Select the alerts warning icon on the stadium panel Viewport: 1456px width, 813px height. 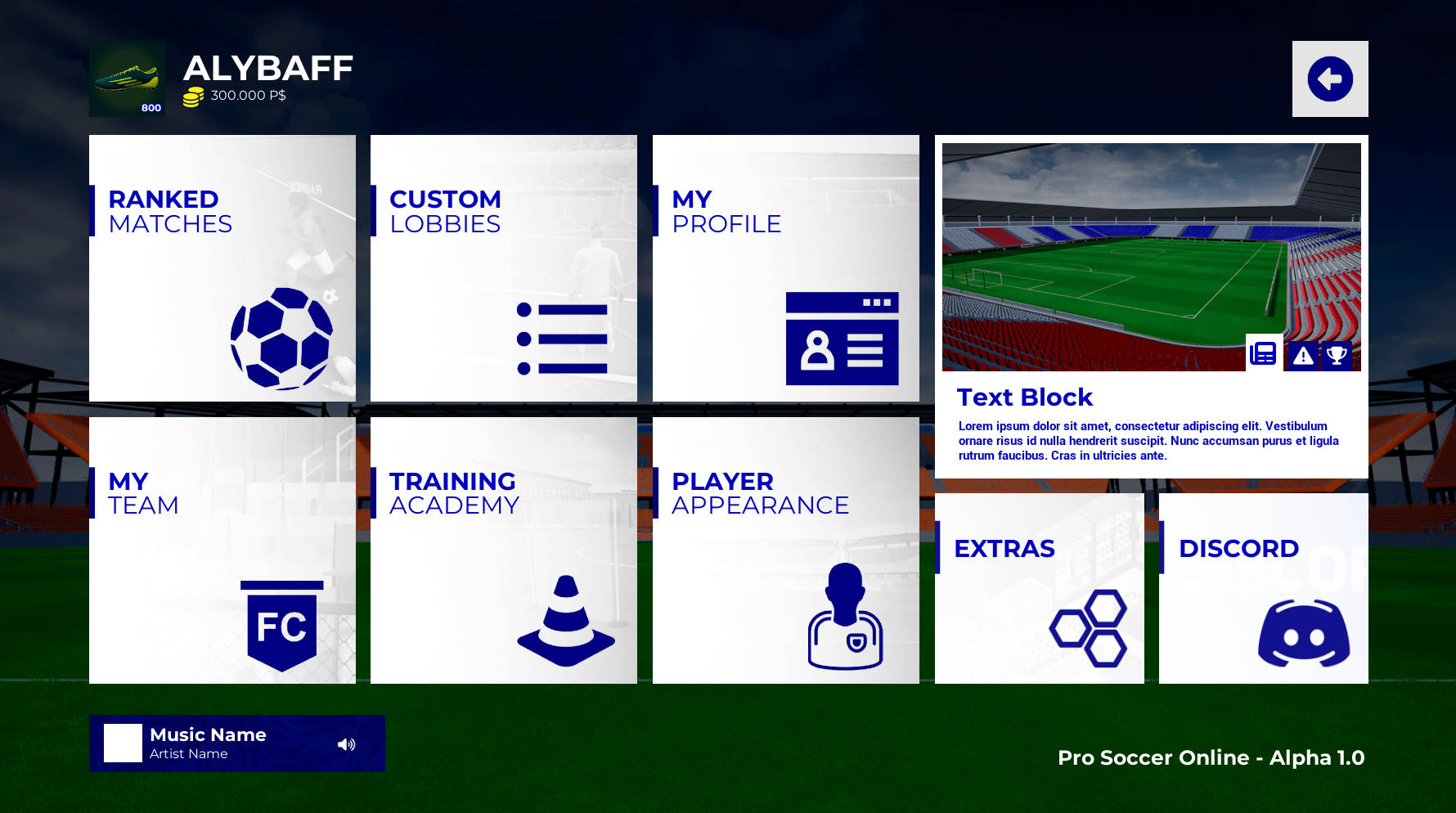pyautogui.click(x=1302, y=355)
